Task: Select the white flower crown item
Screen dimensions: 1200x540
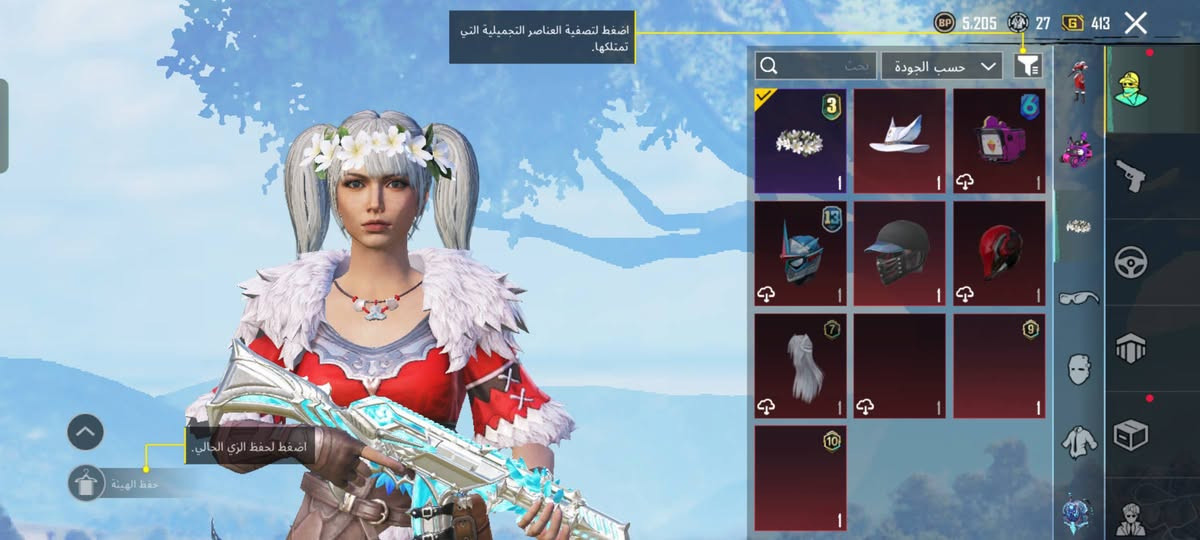Action: [800, 140]
